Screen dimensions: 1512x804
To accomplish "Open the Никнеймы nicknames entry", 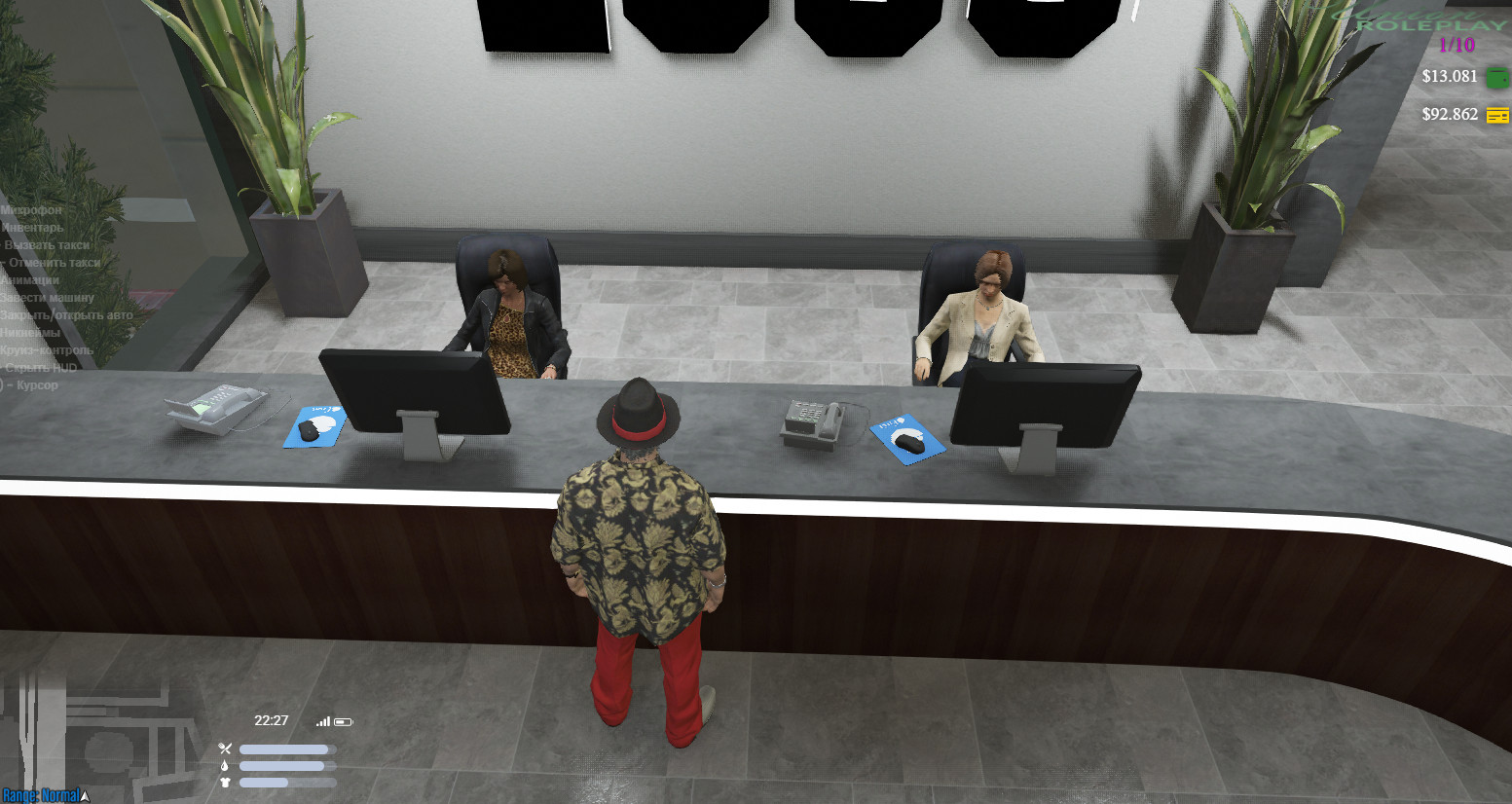I will (x=30, y=332).
